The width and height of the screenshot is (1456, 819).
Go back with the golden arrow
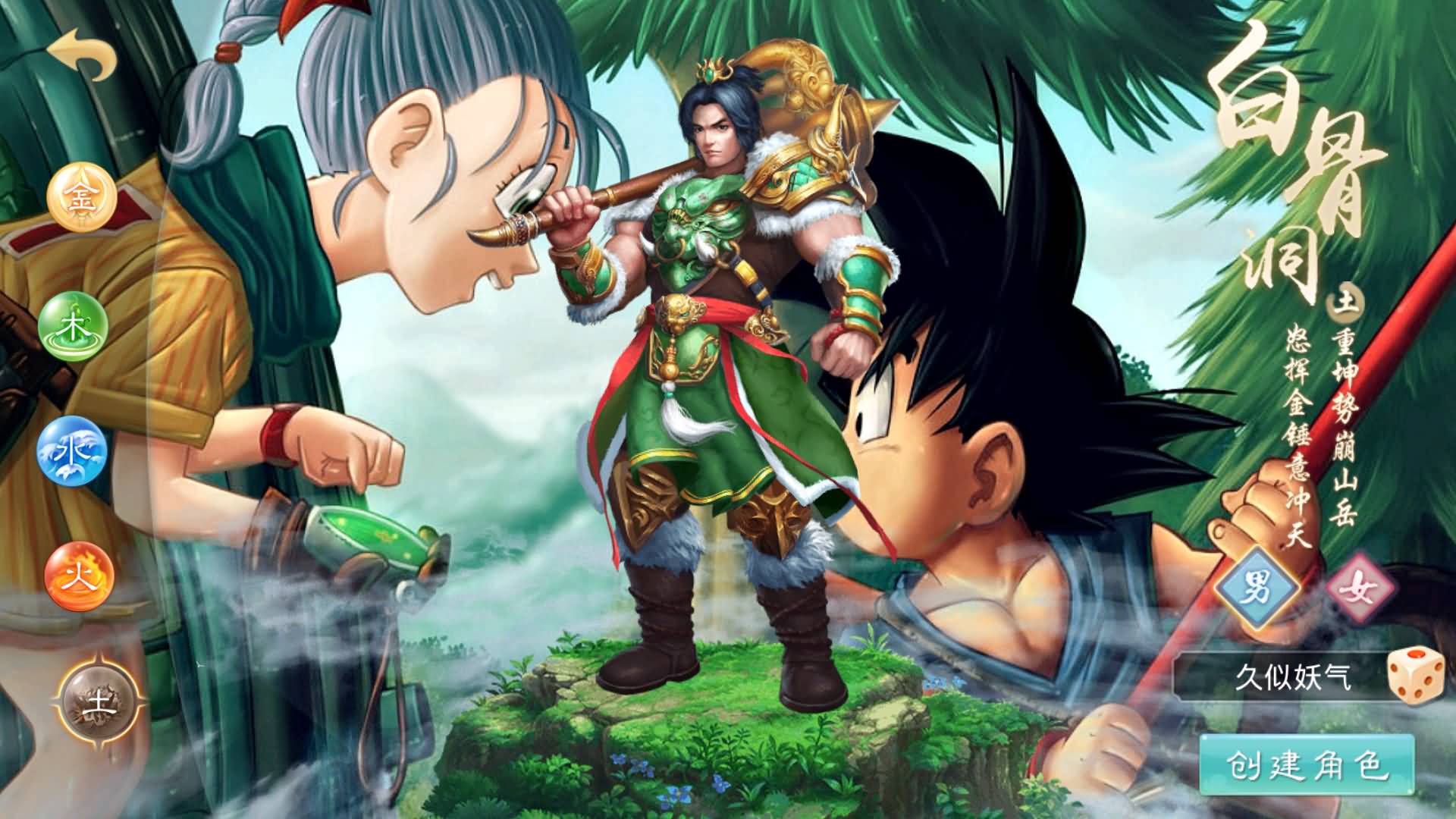[x=82, y=55]
